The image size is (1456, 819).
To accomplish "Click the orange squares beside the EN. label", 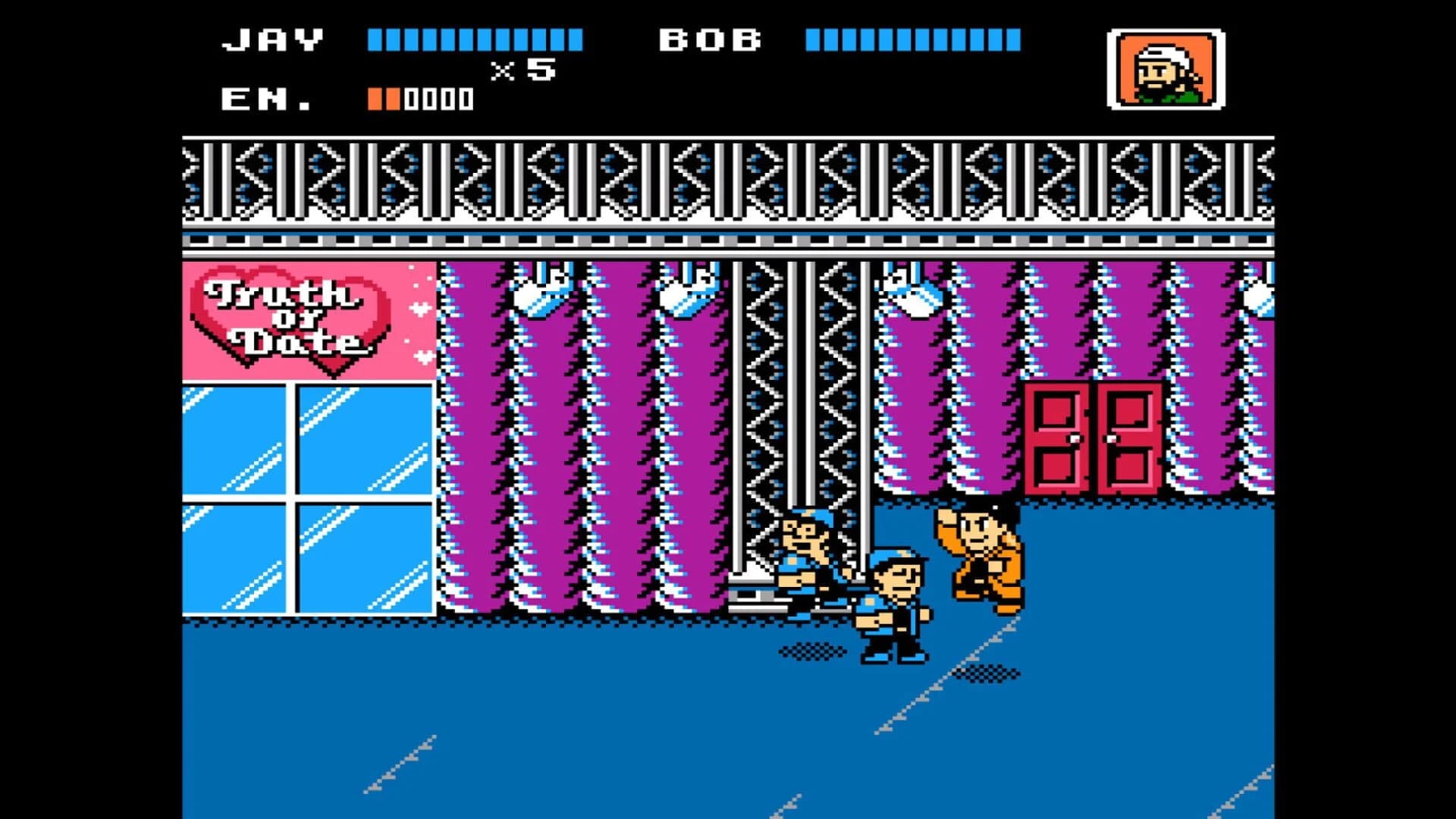I will [x=383, y=97].
